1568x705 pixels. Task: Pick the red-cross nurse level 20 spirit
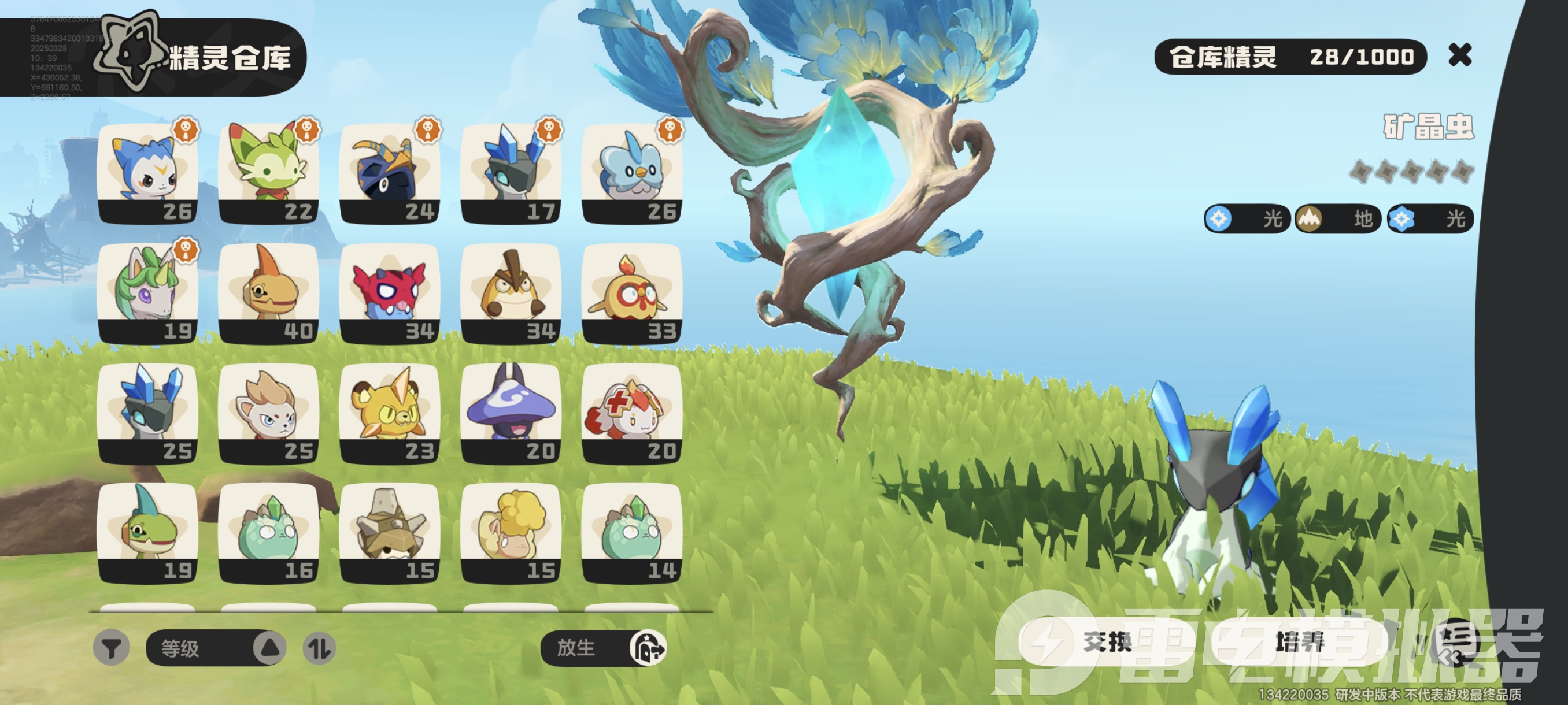pos(632,413)
